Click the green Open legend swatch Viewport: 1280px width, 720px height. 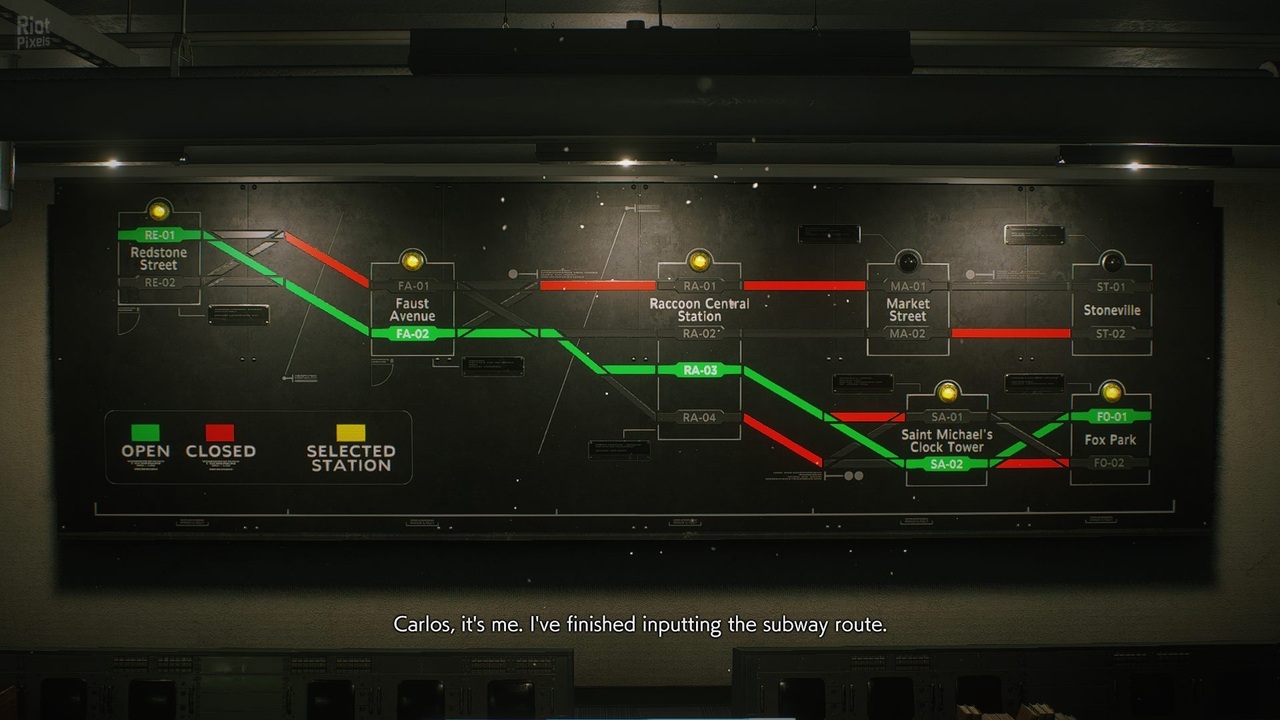coord(145,432)
